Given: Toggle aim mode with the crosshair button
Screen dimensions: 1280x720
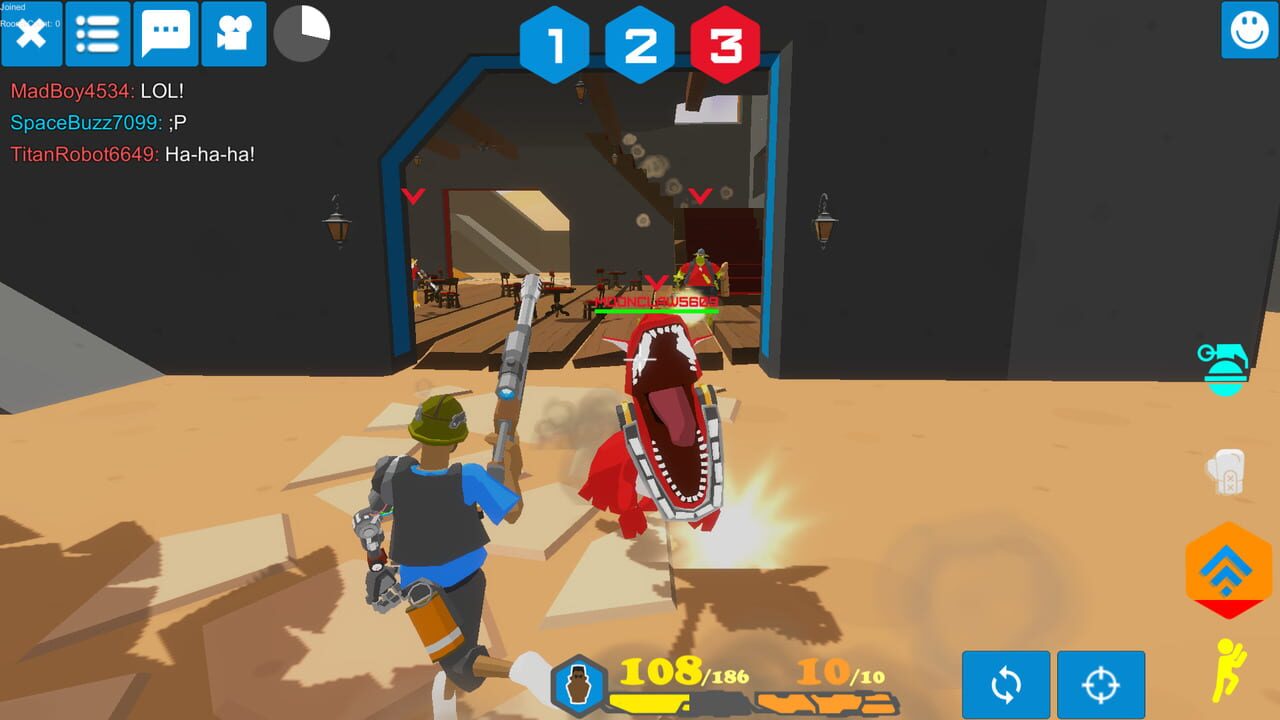Looking at the screenshot, I should [1102, 685].
